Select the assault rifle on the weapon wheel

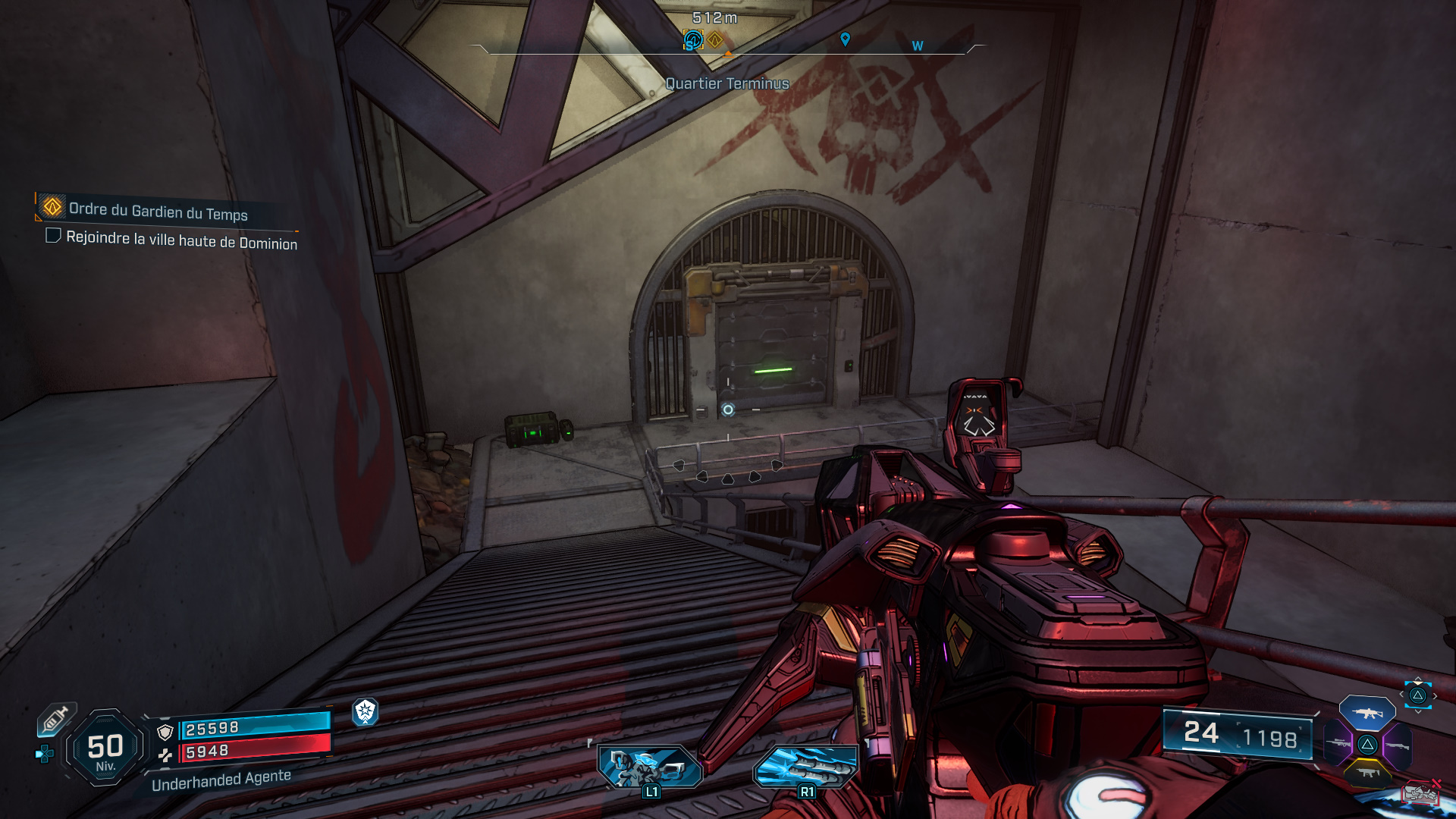coord(1367,713)
